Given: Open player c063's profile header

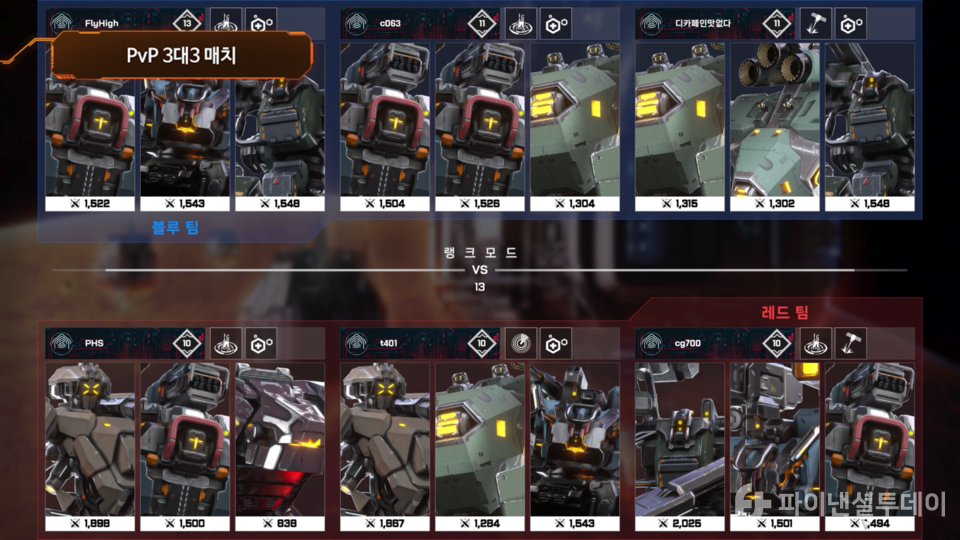Looking at the screenshot, I should pos(395,22).
